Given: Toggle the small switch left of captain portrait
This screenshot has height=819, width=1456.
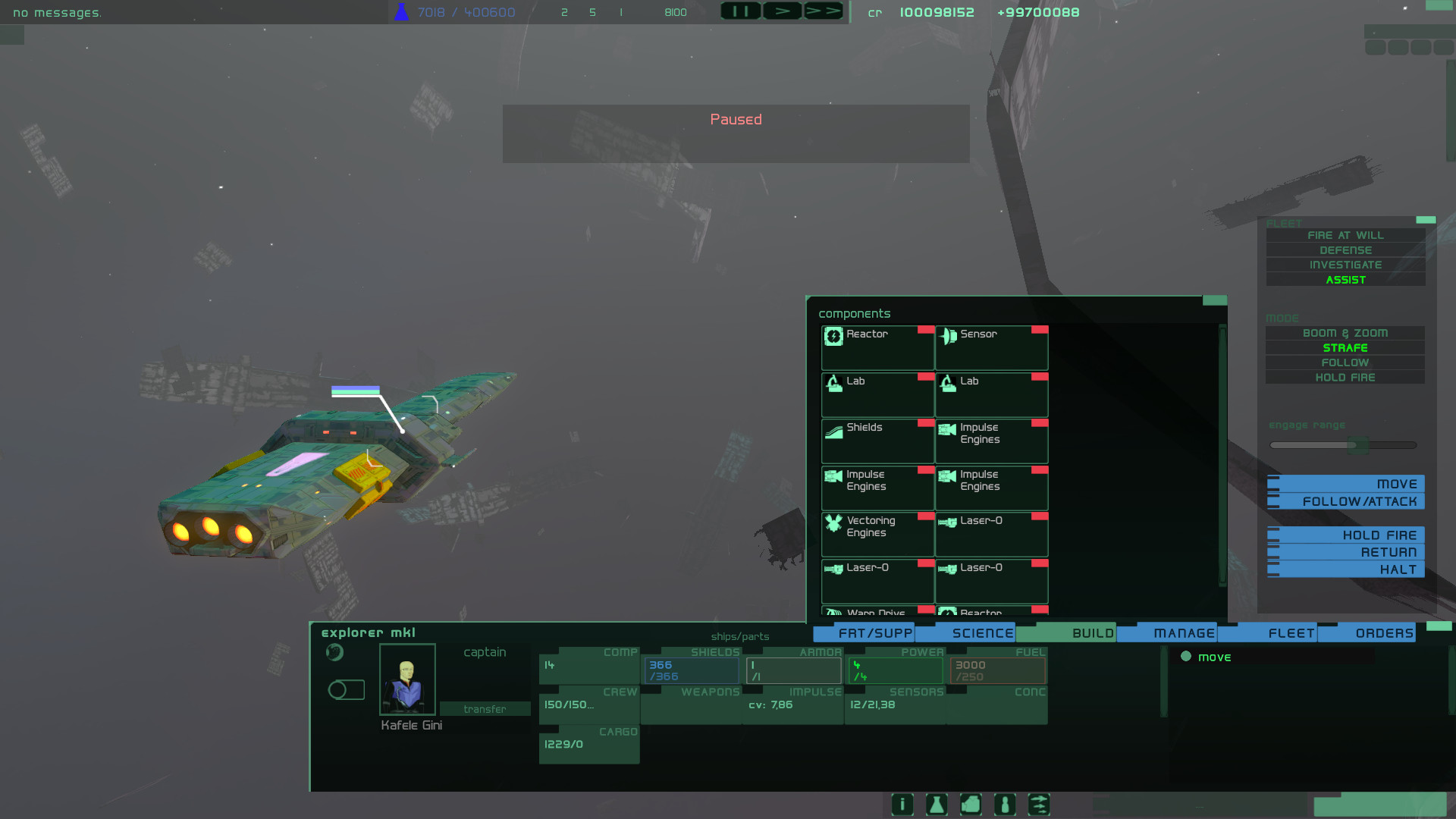Looking at the screenshot, I should coord(346,689).
